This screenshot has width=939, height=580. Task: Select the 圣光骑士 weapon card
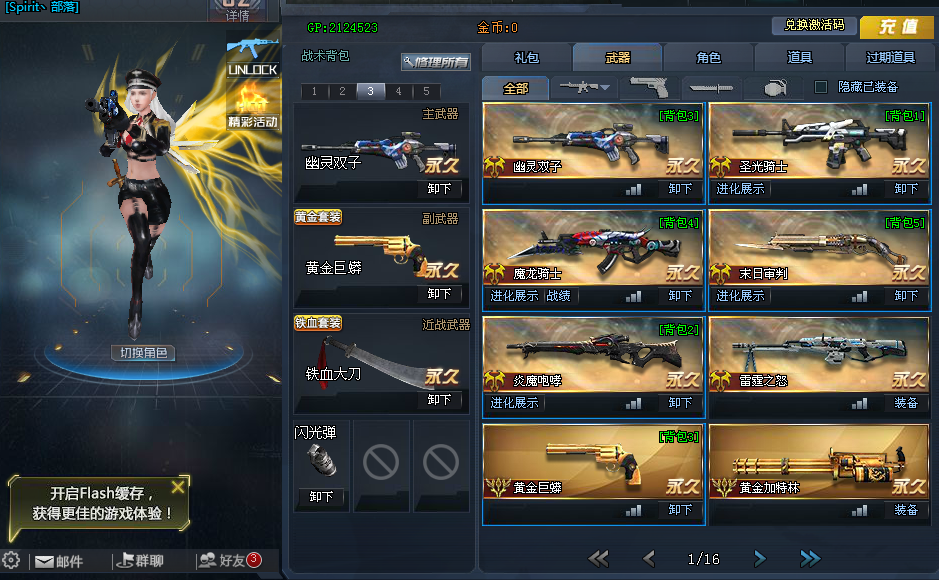click(818, 140)
